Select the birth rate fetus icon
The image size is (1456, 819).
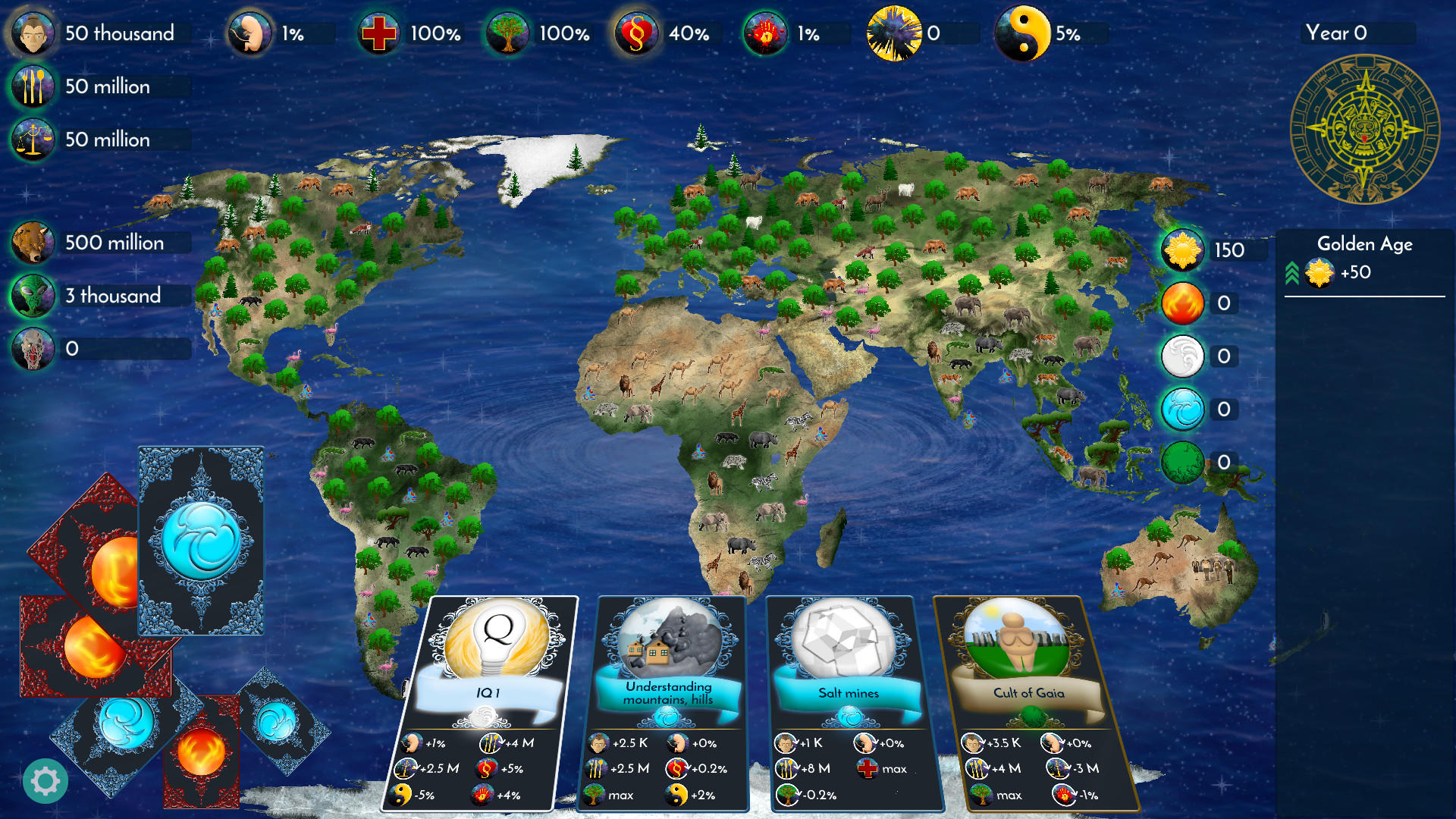(x=250, y=33)
